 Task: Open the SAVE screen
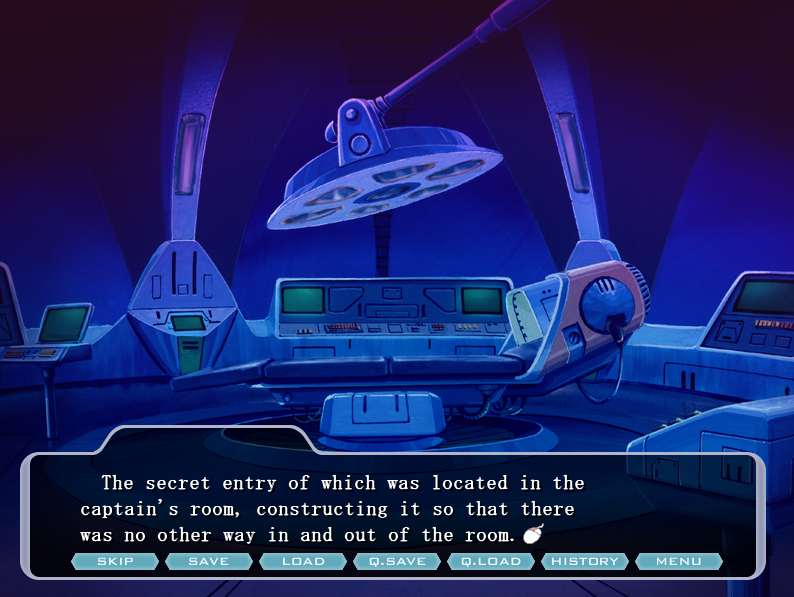(x=209, y=561)
